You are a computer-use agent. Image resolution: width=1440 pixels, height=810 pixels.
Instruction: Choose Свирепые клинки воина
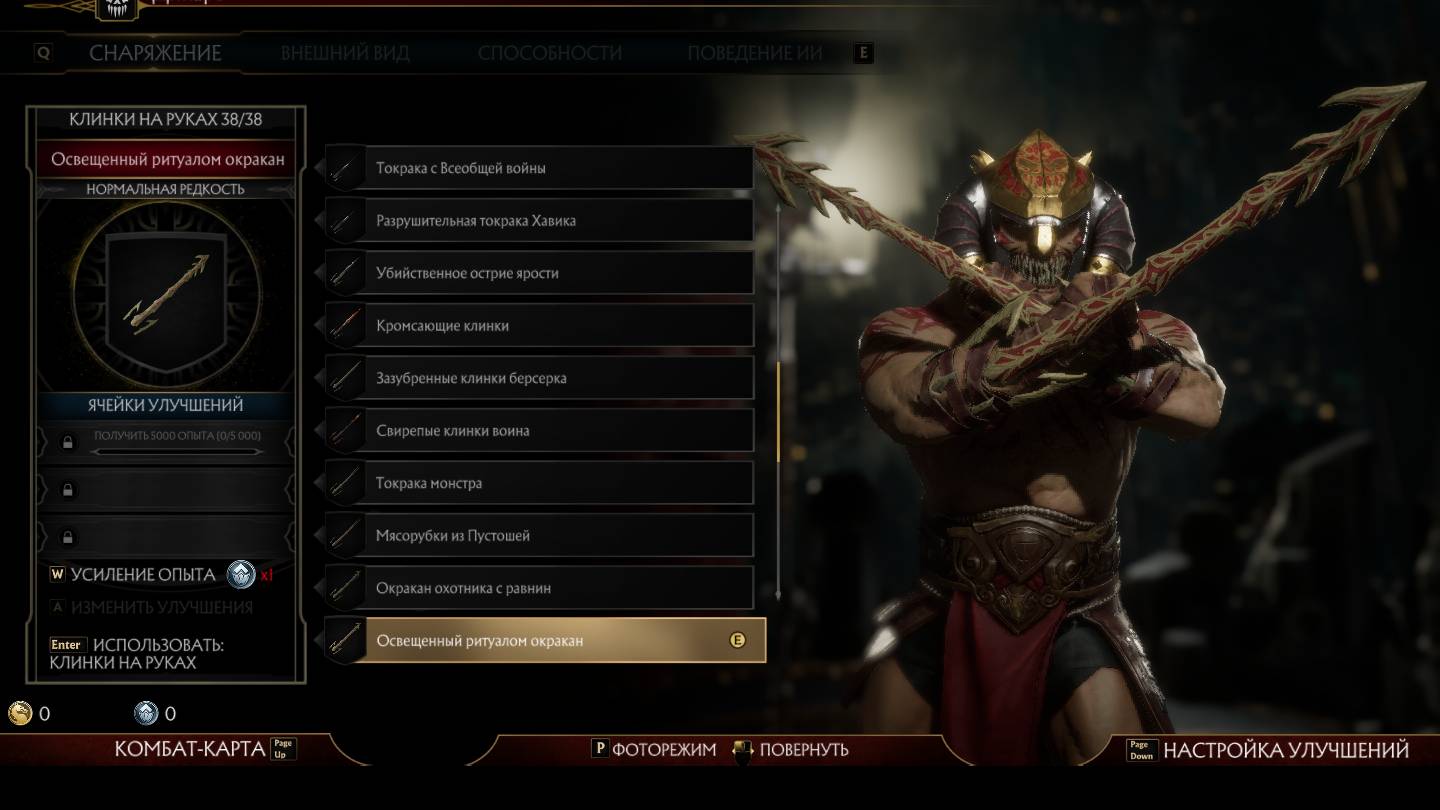pyautogui.click(x=540, y=431)
